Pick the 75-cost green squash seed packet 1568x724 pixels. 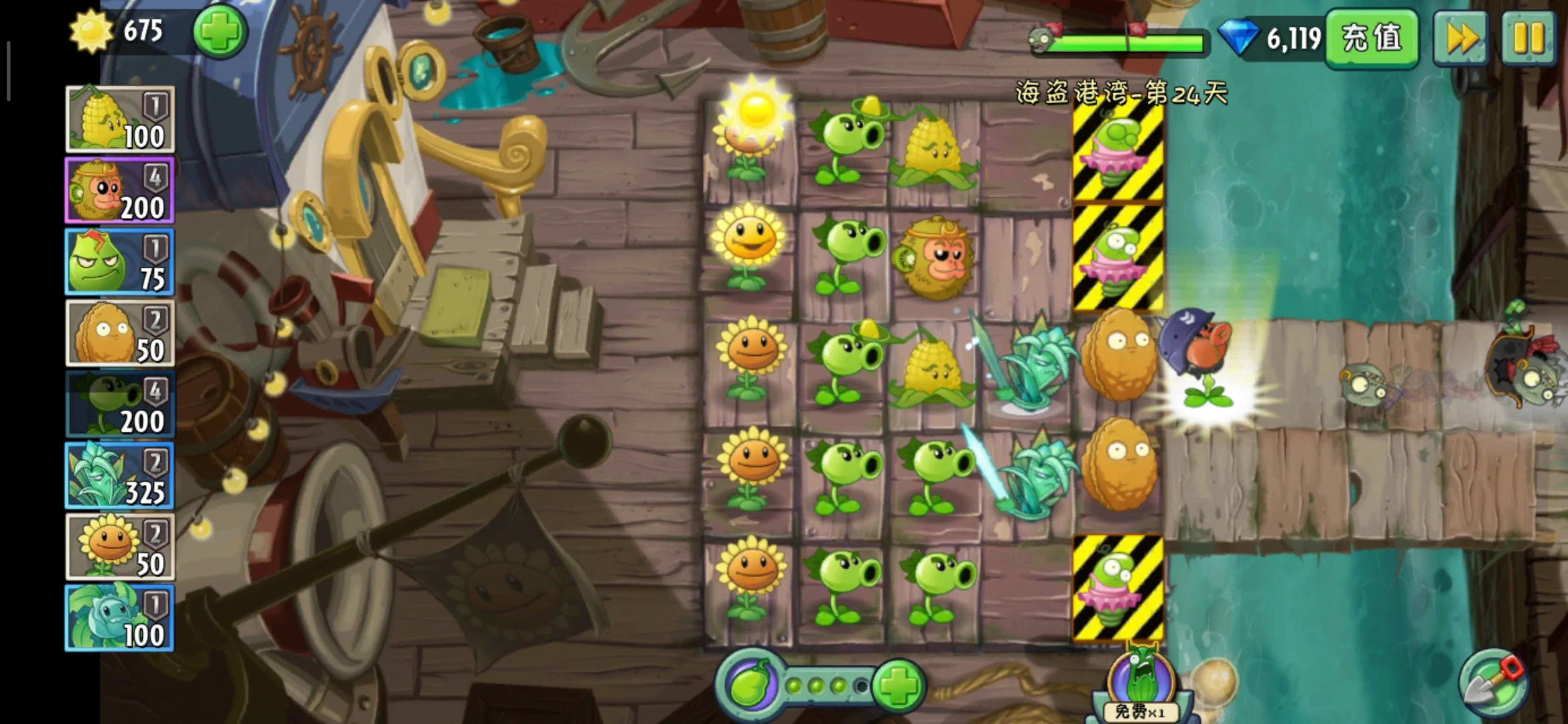[x=120, y=262]
